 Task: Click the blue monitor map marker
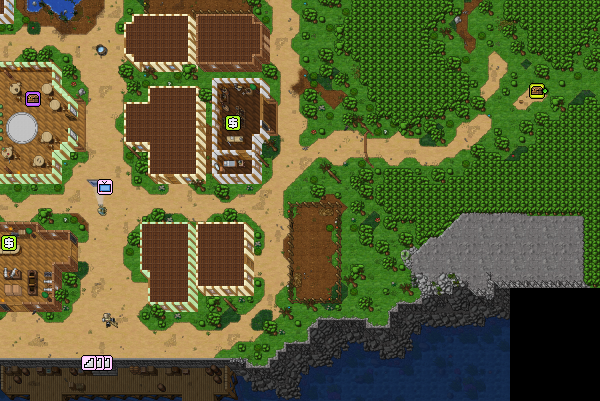[x=105, y=186]
